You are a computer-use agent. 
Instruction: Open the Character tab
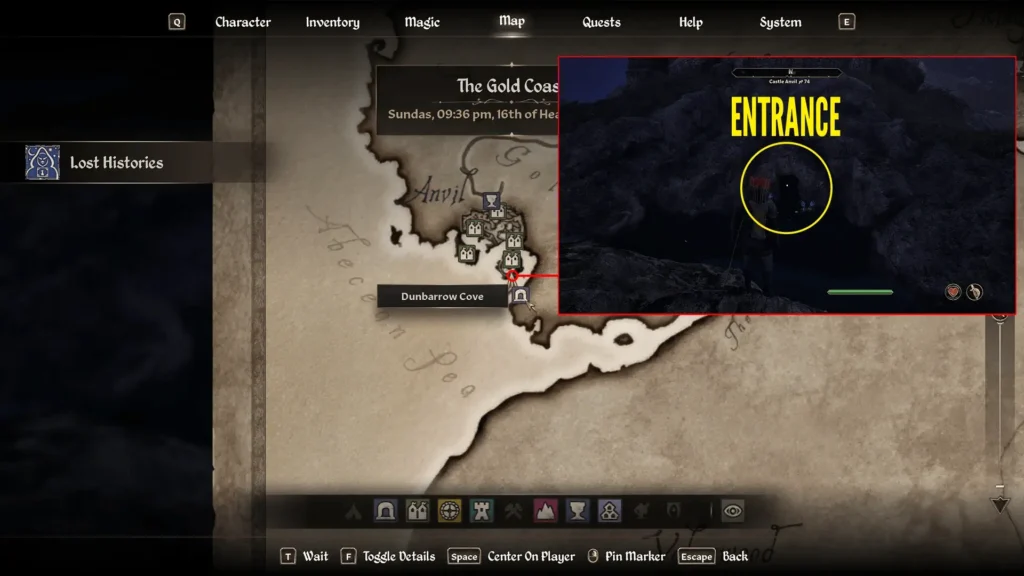coord(243,22)
